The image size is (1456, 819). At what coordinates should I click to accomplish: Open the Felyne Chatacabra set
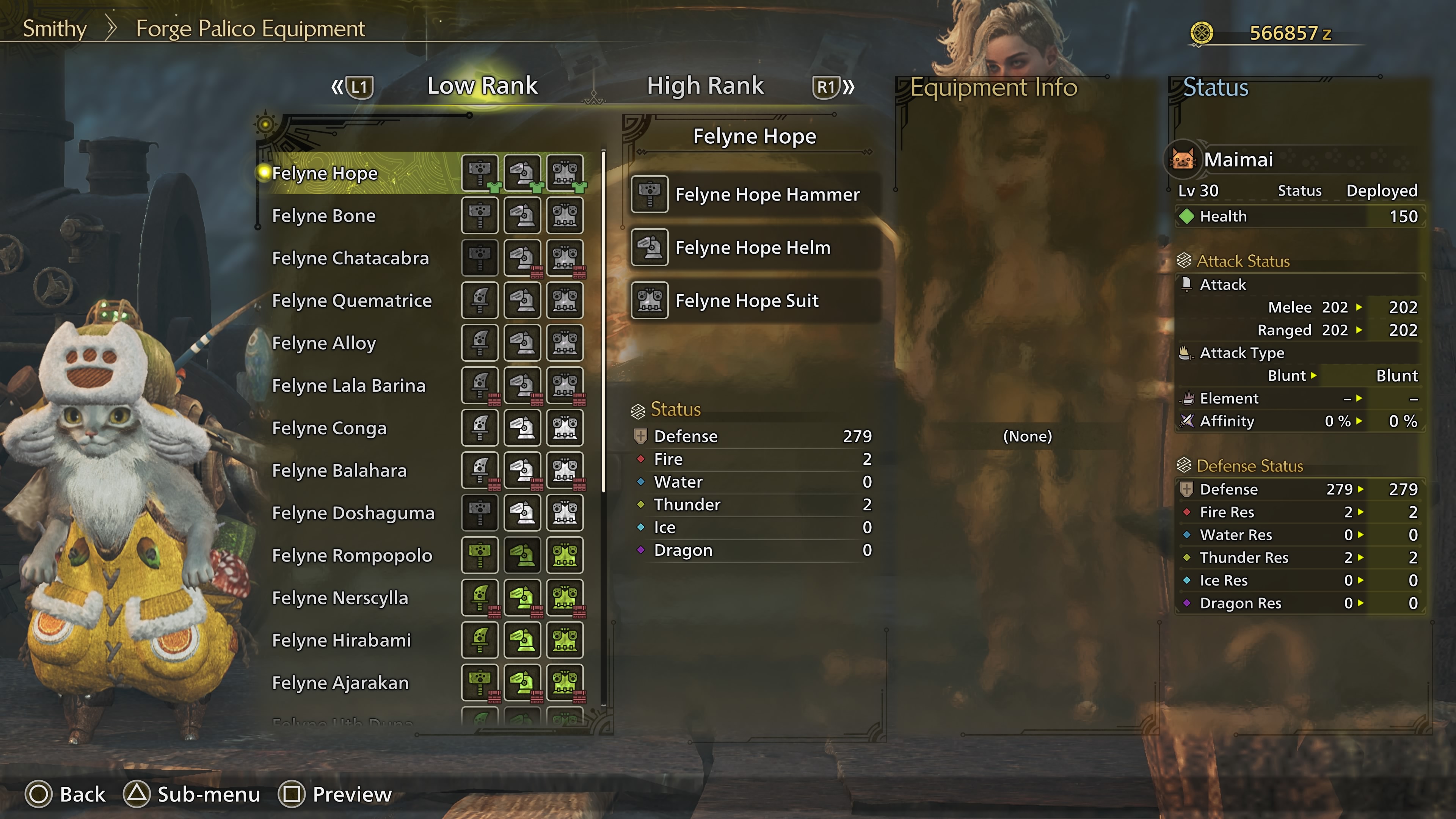[350, 258]
